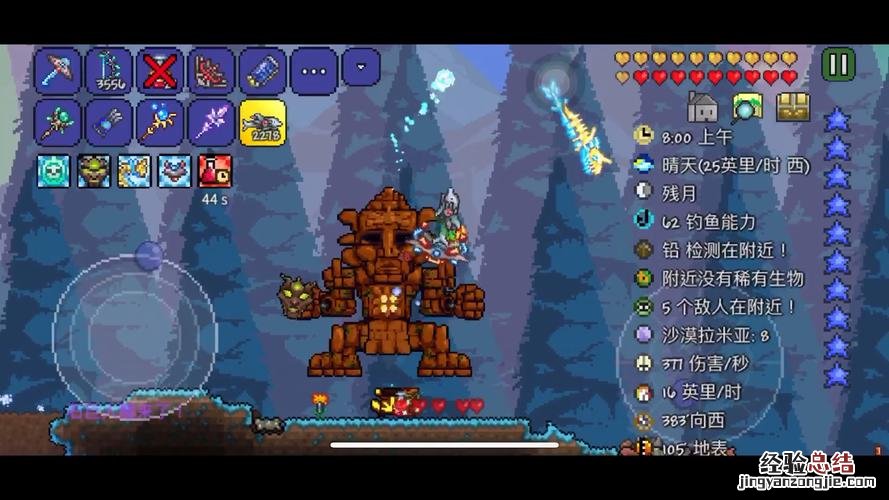Select the red sled-shaped item slot

[x=211, y=71]
